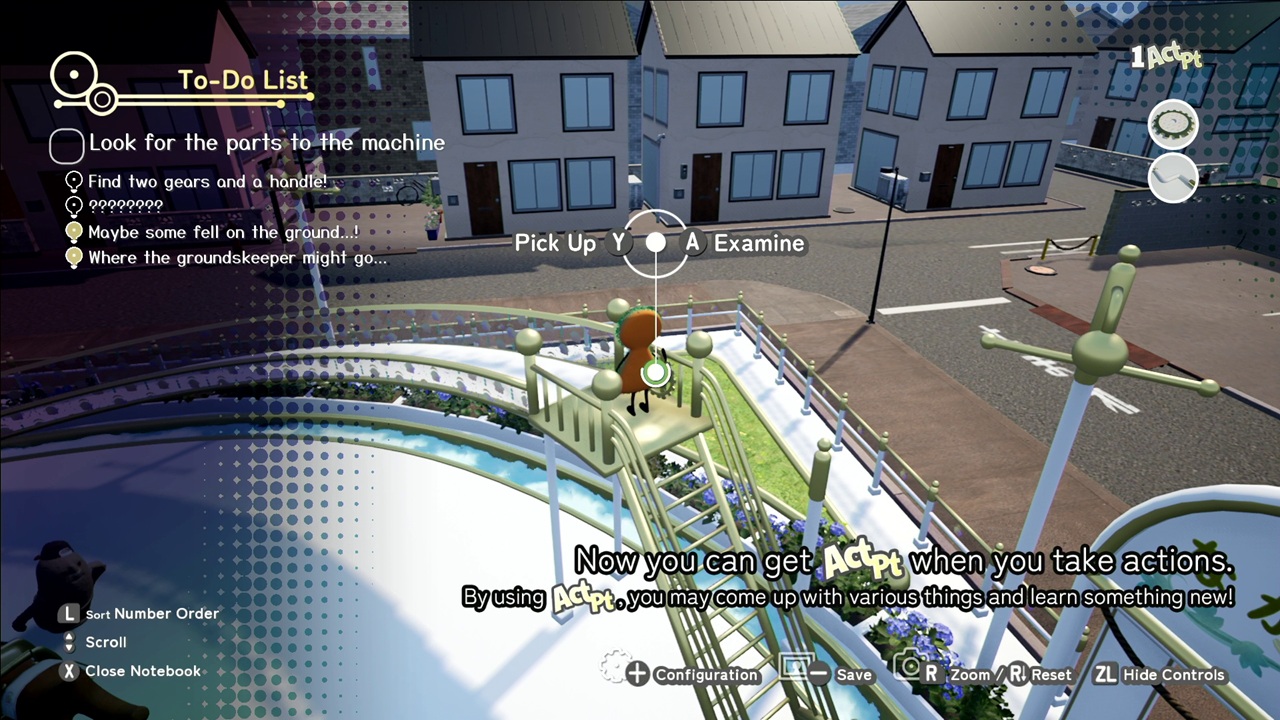Toggle the lightbulb beside 'Find two gears'
The image size is (1280, 720).
(x=72, y=181)
